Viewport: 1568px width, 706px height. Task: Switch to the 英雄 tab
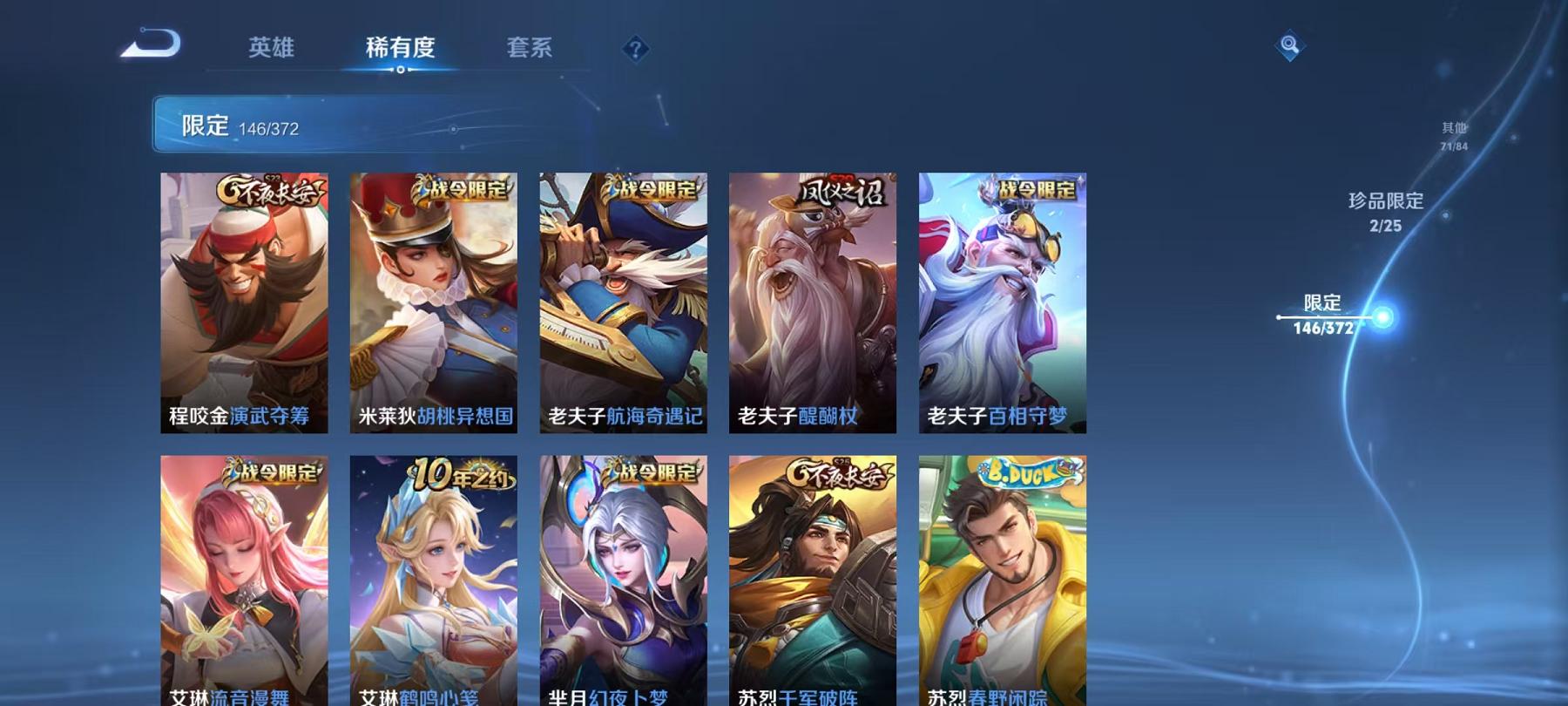tap(271, 50)
